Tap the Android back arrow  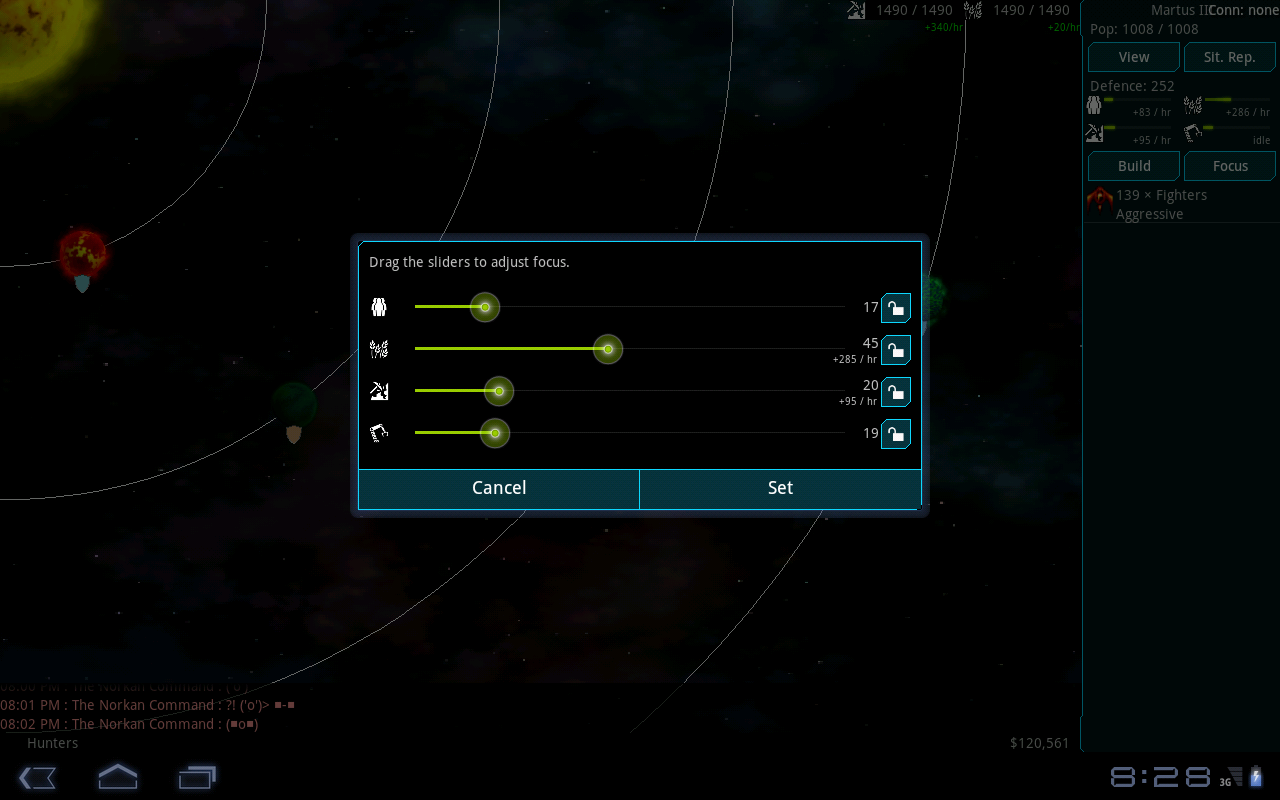[x=37, y=777]
